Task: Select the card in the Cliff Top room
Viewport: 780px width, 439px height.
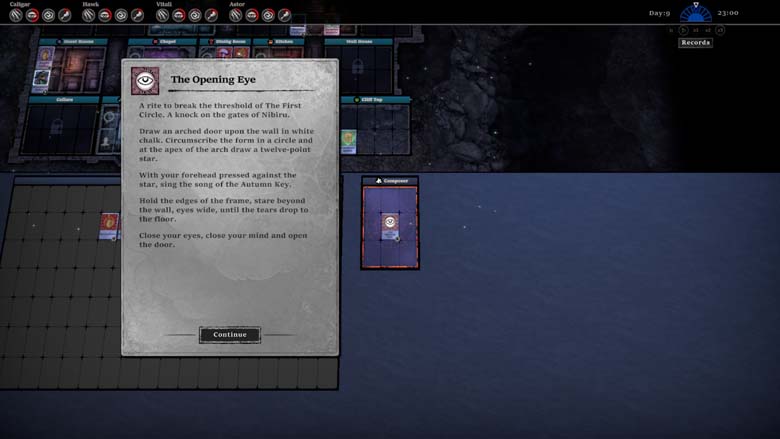Action: [x=348, y=140]
